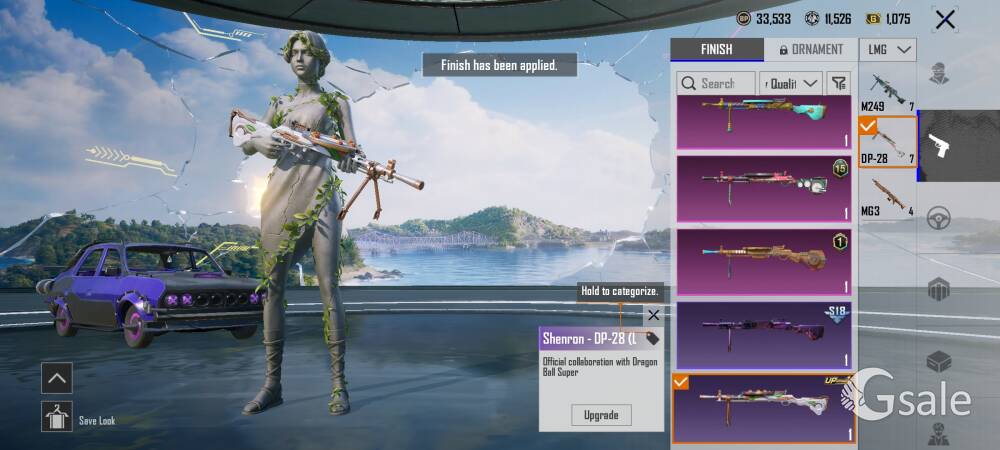Screen dimensions: 1000x450
Task: Choose the level 15 DP-28 finish
Action: (762, 187)
